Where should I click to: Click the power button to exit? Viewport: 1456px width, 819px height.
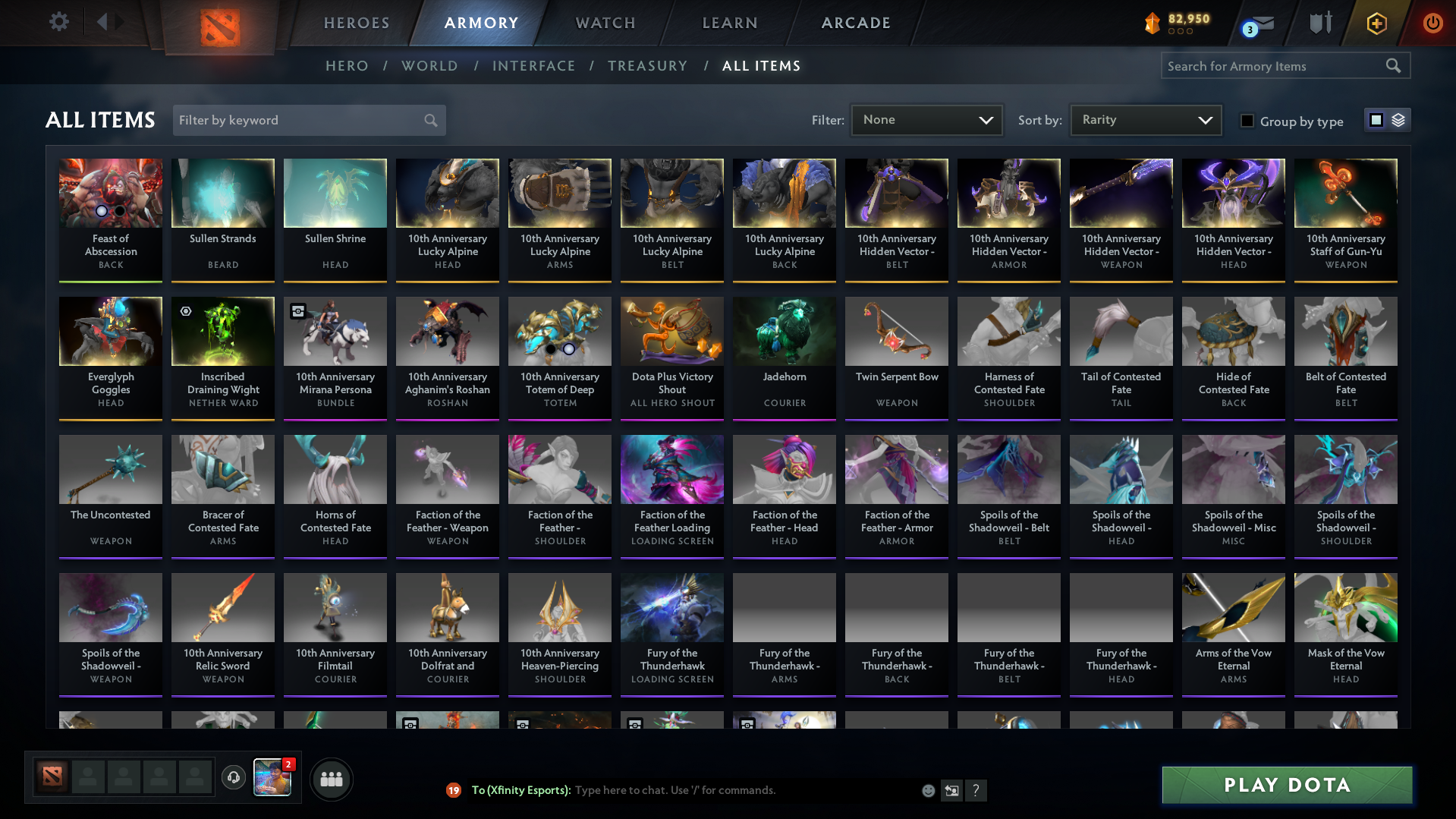1432,23
